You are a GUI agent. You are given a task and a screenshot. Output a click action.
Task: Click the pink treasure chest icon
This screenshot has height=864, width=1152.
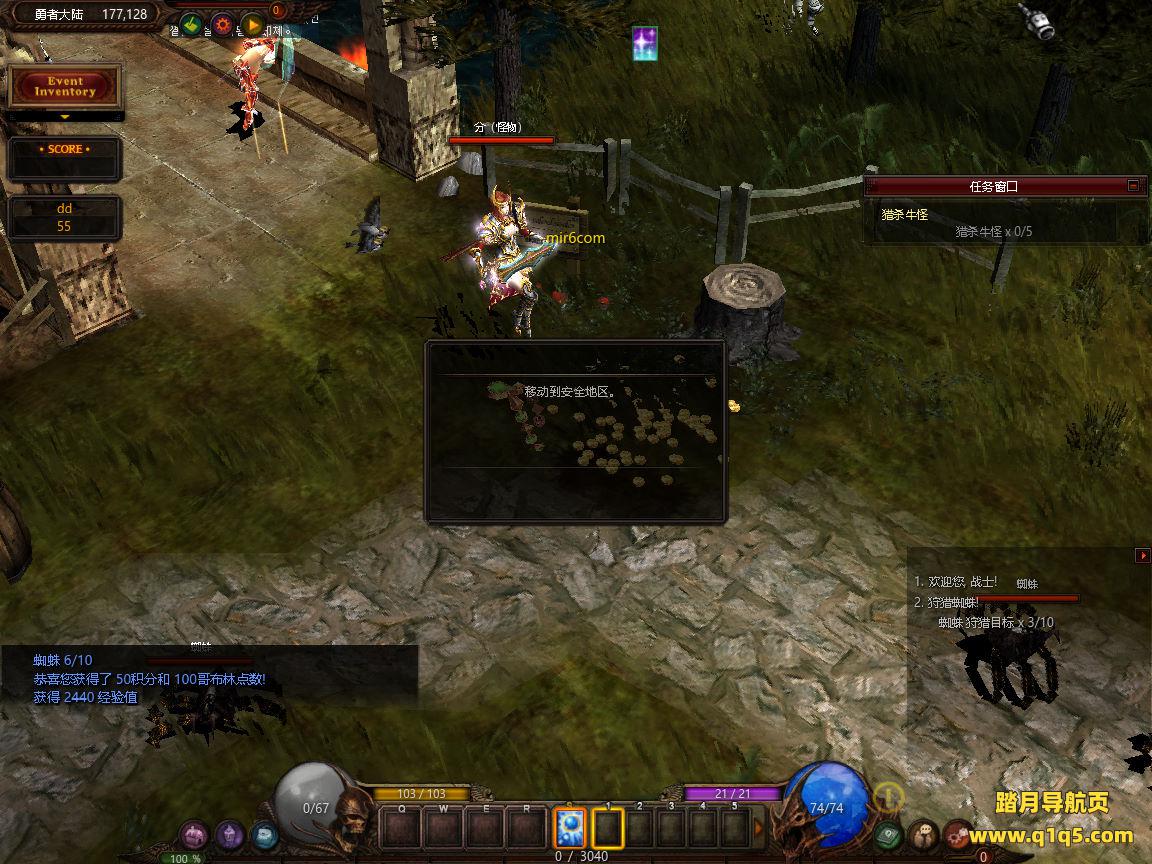tap(195, 835)
